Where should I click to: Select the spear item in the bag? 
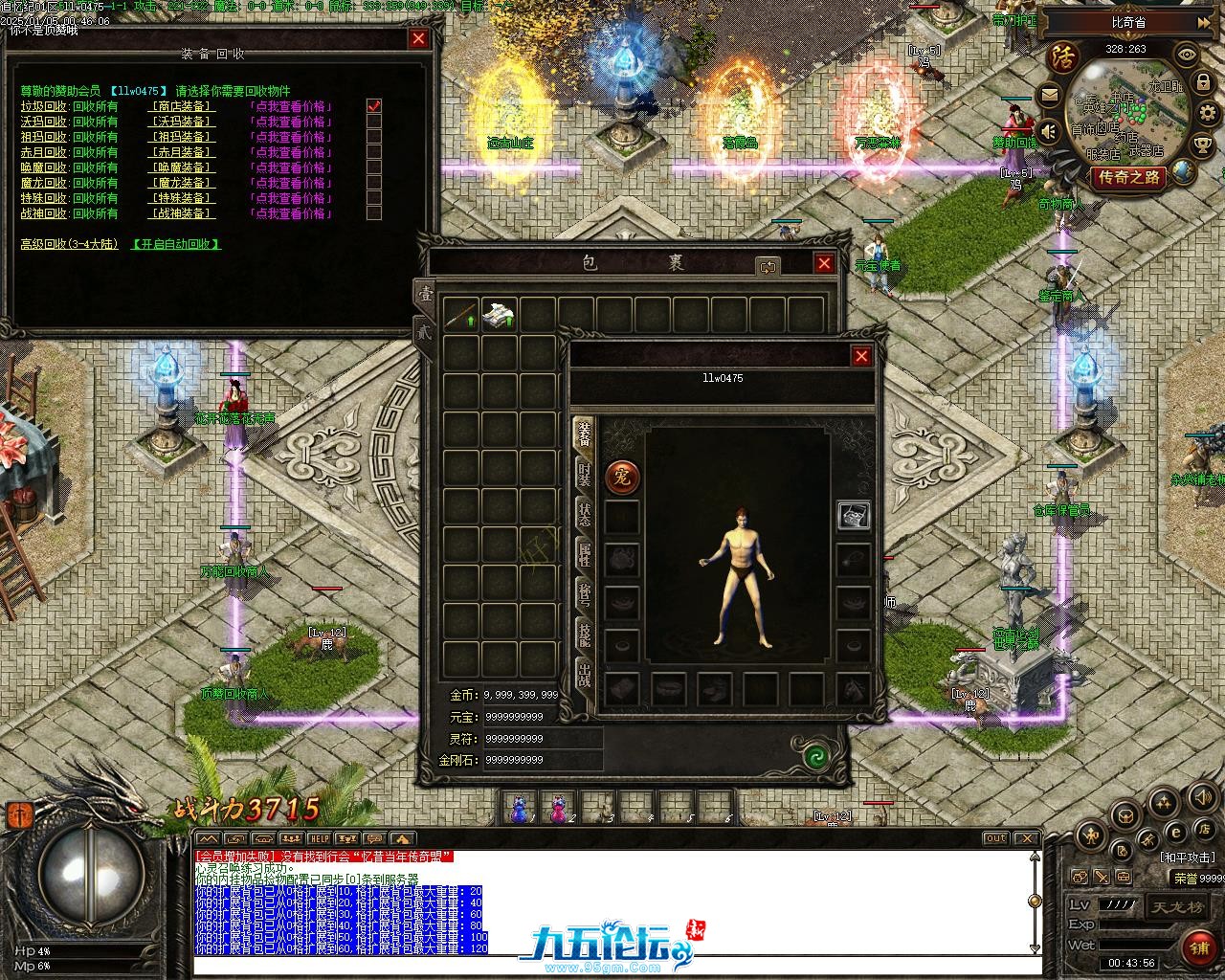(x=460, y=315)
